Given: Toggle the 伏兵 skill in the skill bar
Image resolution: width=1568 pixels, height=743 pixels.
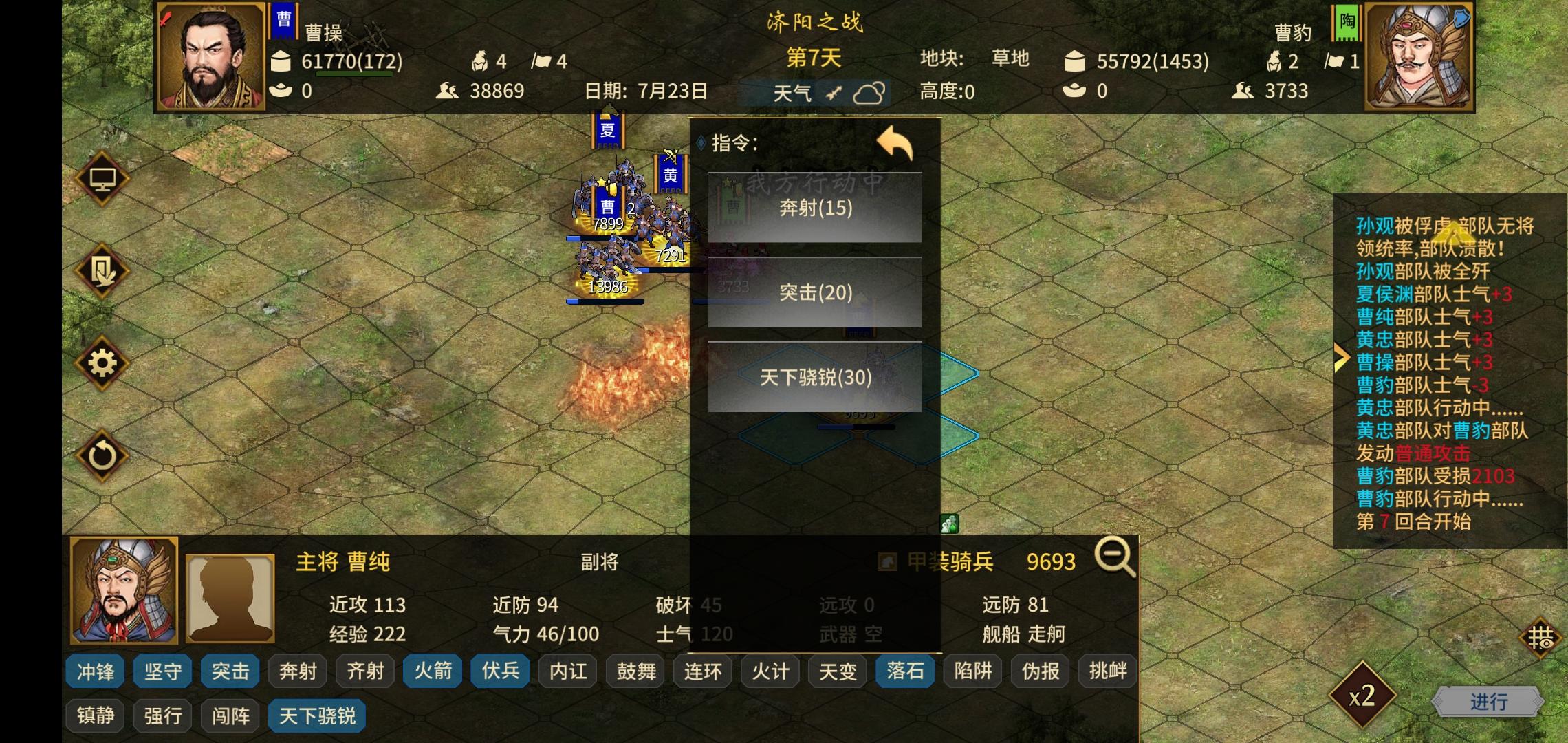Looking at the screenshot, I should point(499,671).
